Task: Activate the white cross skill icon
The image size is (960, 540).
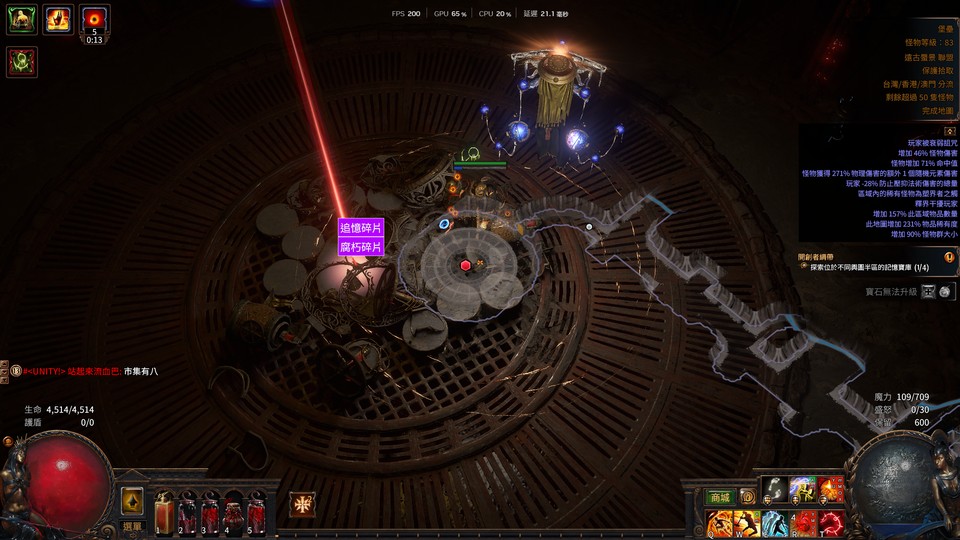Action: point(303,505)
